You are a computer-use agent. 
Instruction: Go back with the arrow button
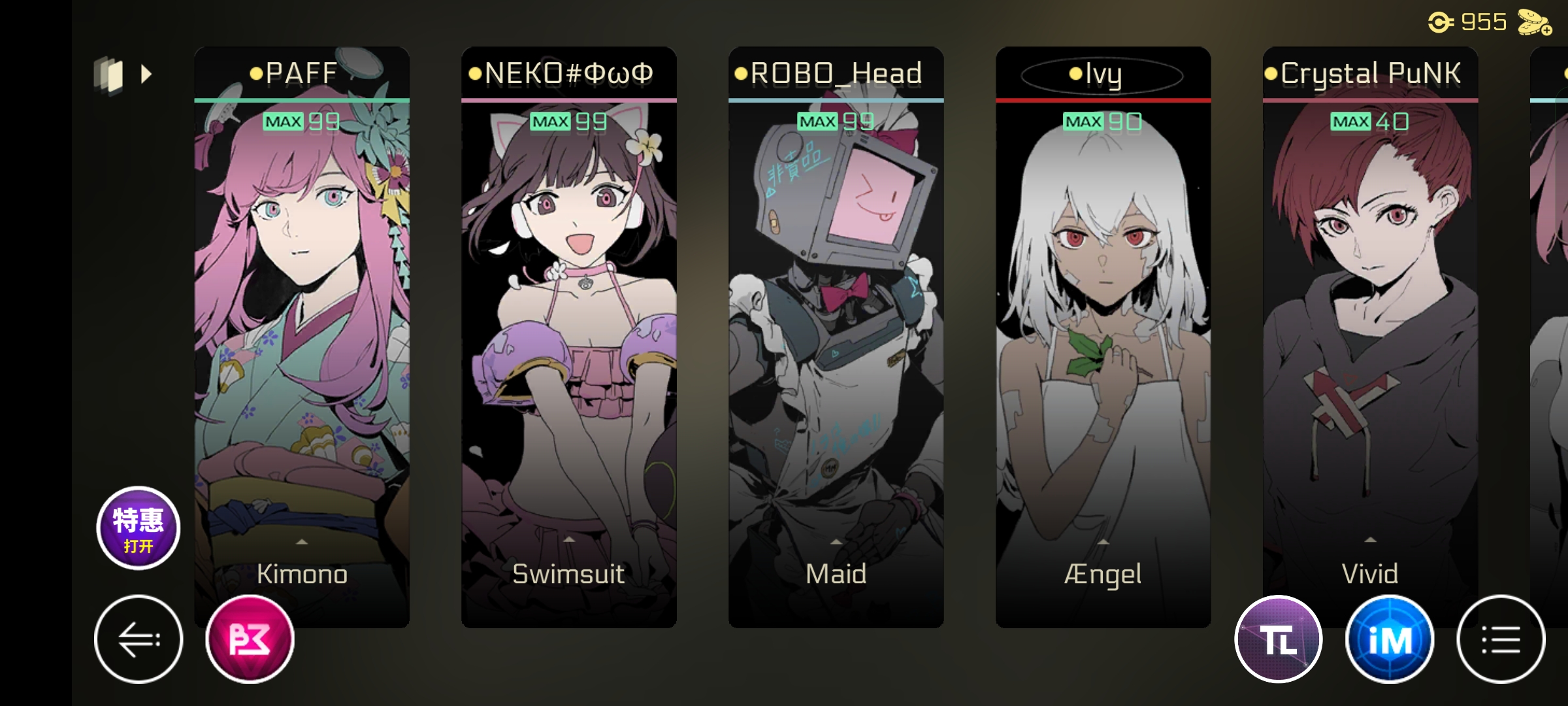[x=139, y=639]
